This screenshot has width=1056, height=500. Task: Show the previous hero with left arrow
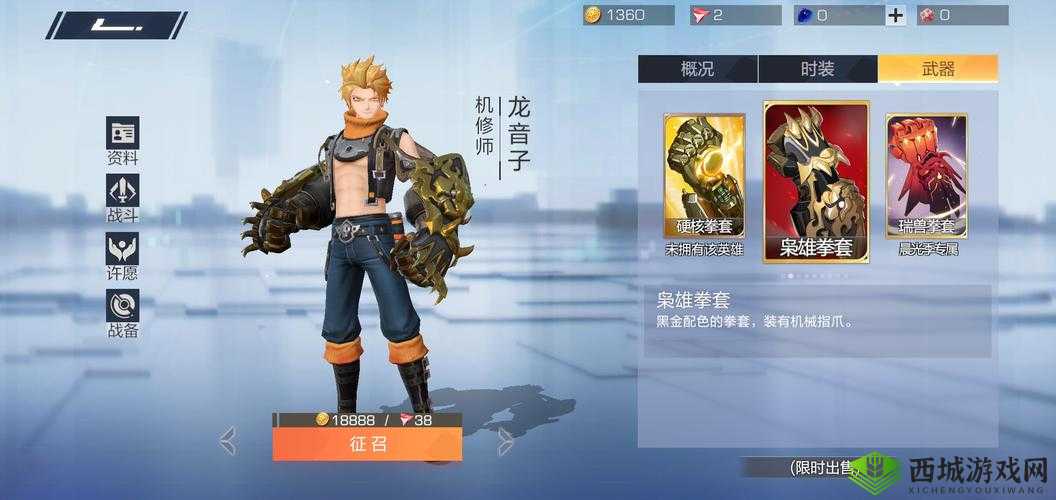point(228,440)
